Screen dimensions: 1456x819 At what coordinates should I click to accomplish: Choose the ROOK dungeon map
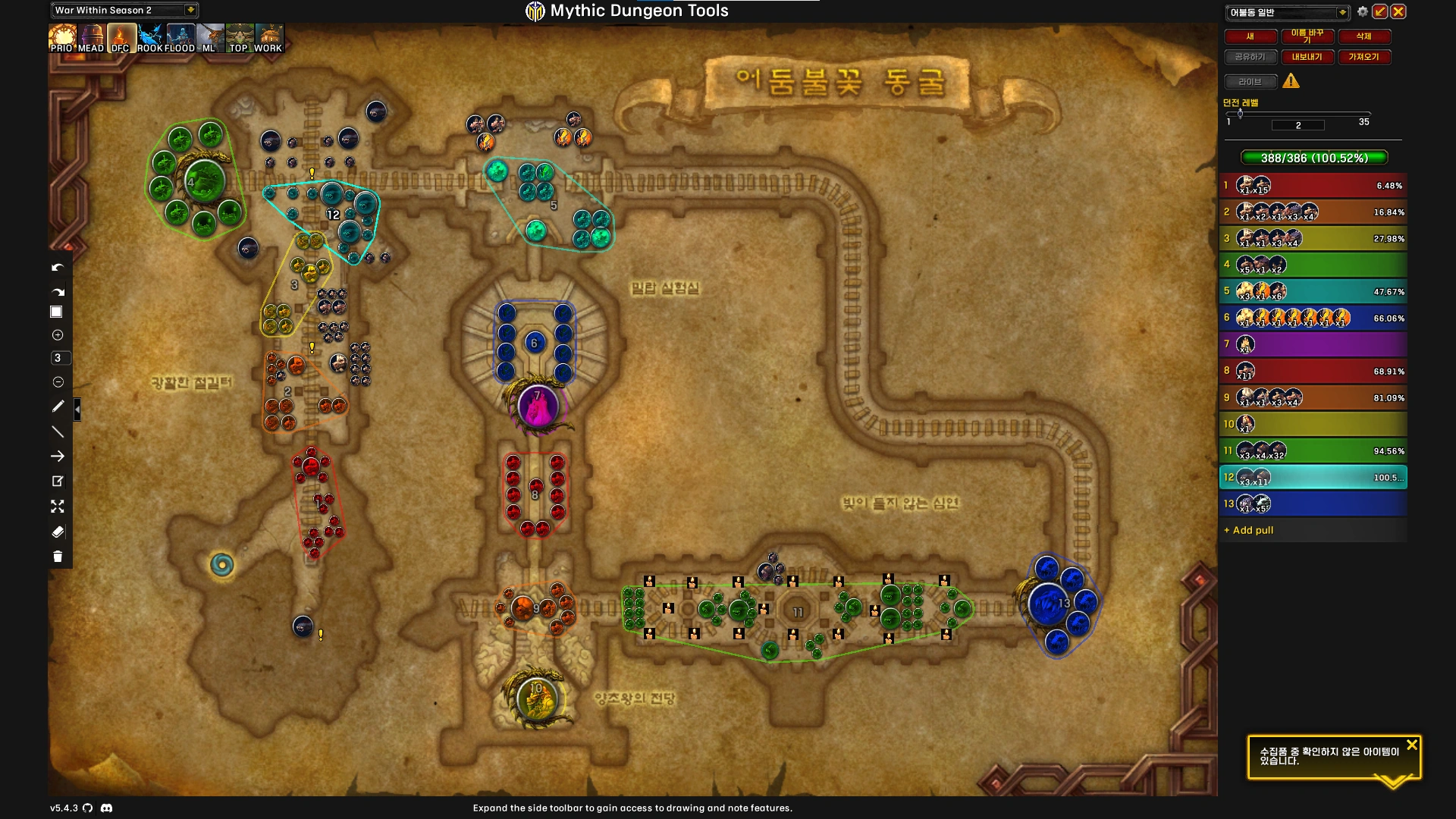(x=150, y=38)
